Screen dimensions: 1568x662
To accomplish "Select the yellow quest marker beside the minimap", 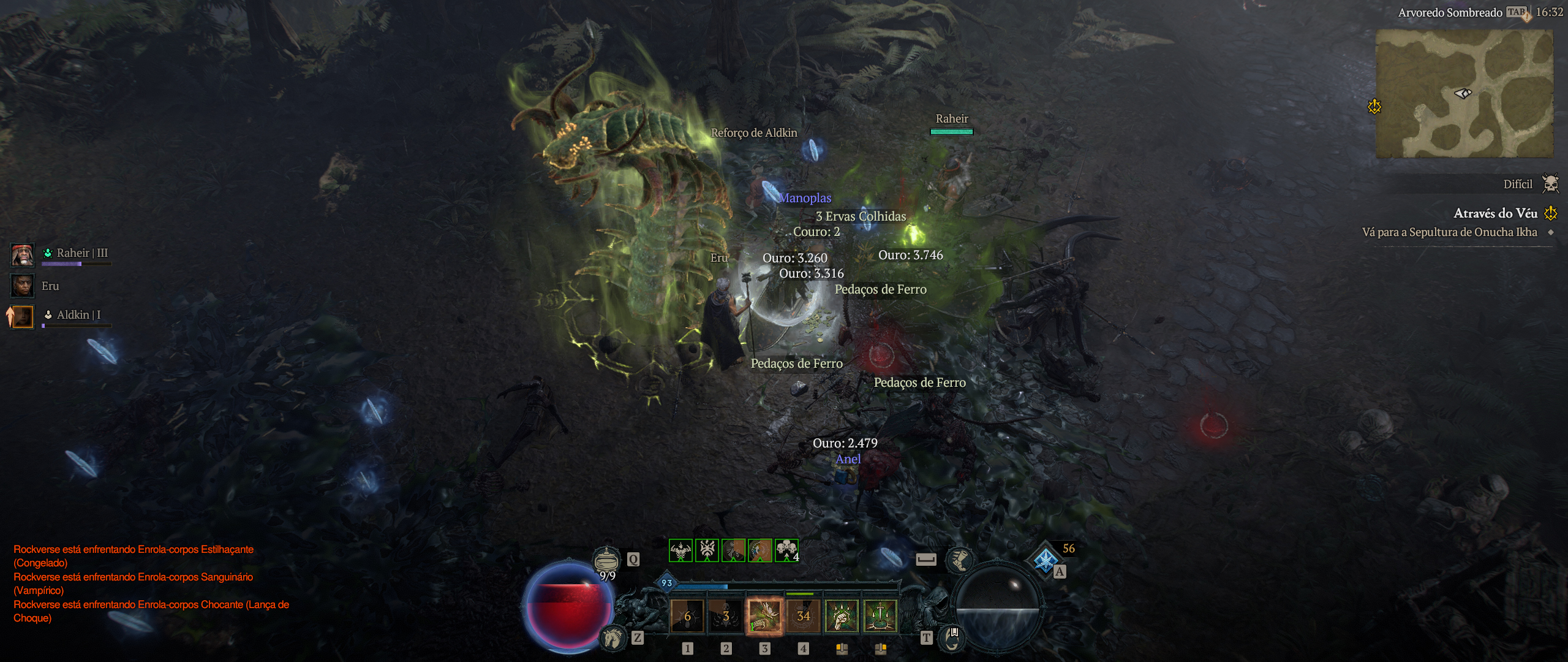I will (1374, 107).
